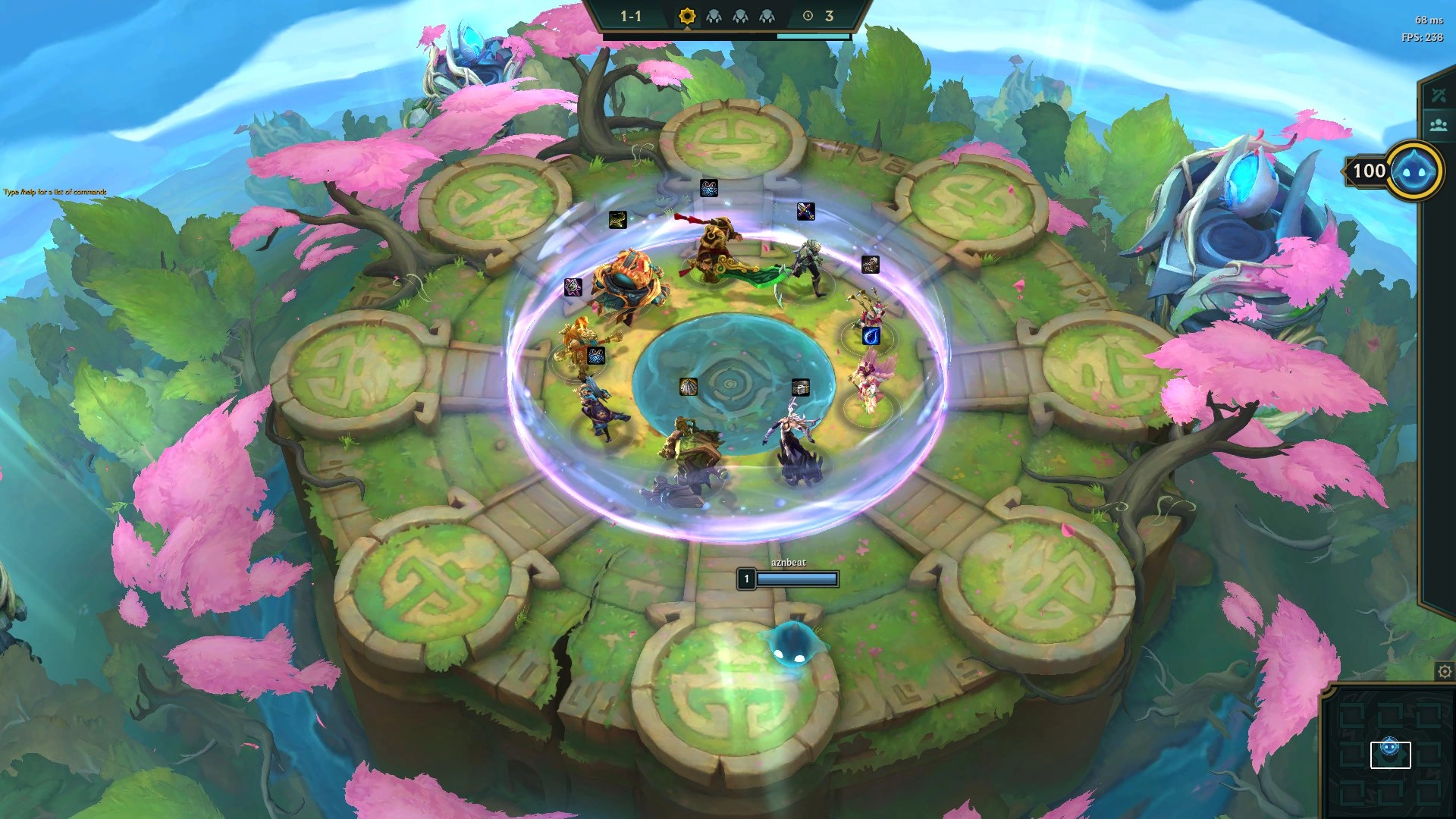This screenshot has height=819, width=1456.
Task: Click the Tear of the Goddess item icon
Action: [x=870, y=337]
